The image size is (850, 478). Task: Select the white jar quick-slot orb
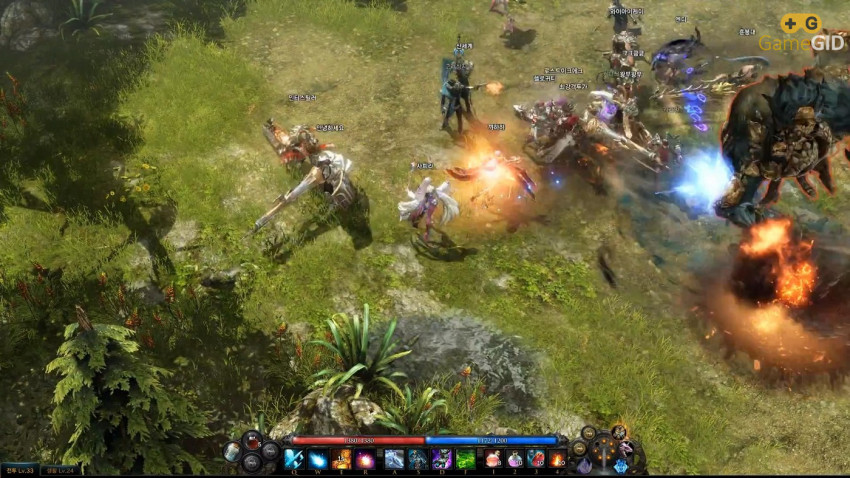pyautogui.click(x=232, y=452)
